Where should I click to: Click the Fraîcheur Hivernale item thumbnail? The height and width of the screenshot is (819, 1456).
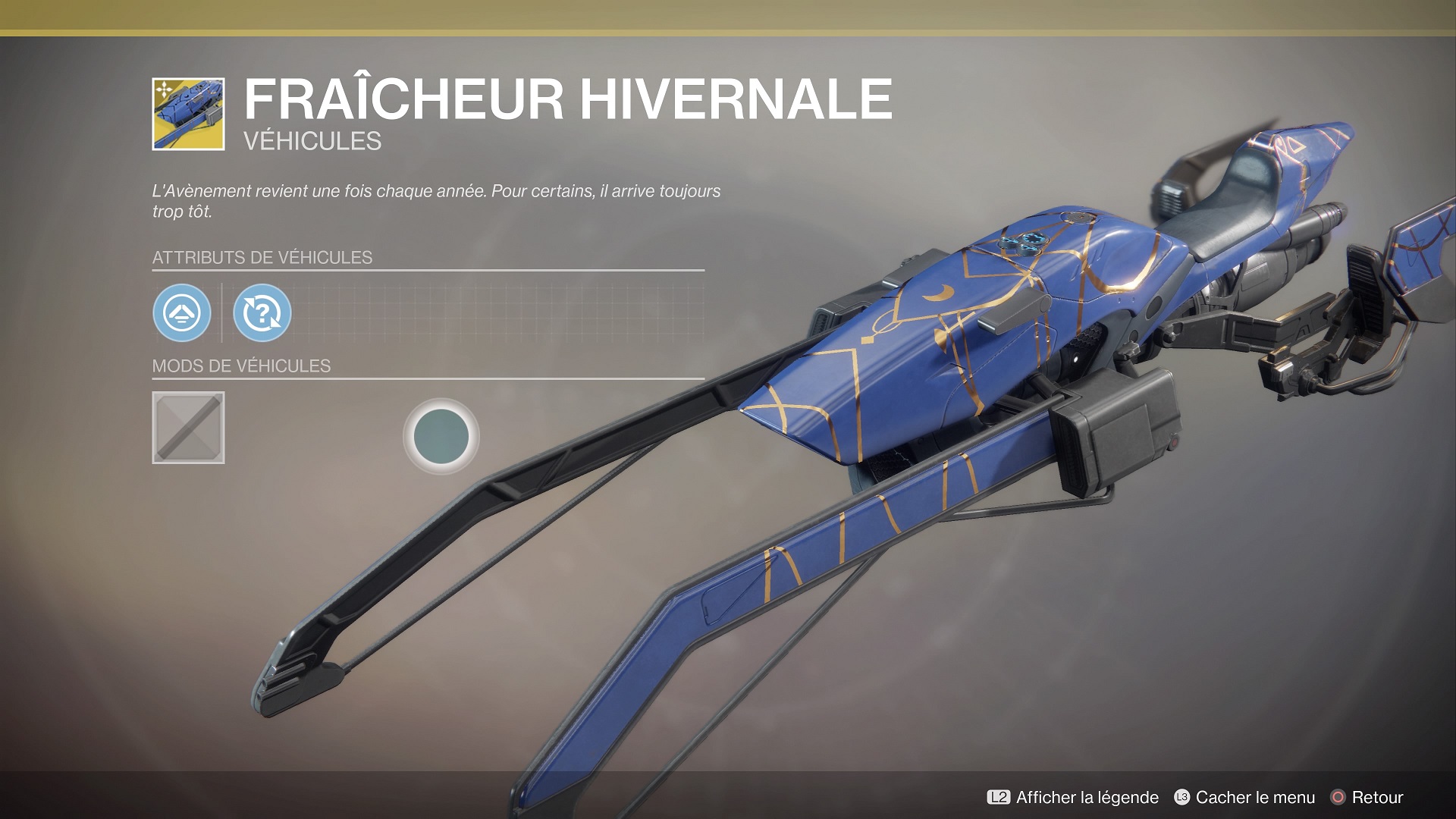(188, 114)
